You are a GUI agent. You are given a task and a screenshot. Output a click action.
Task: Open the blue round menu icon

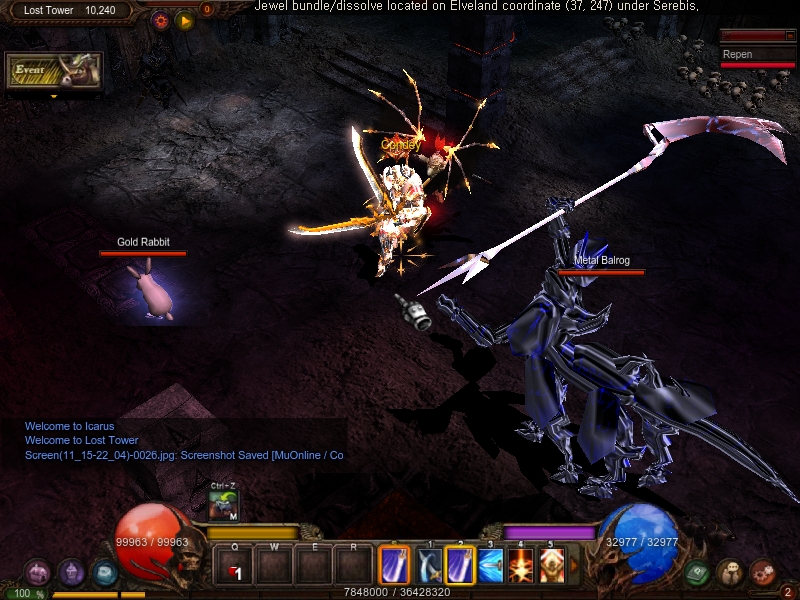click(104, 572)
